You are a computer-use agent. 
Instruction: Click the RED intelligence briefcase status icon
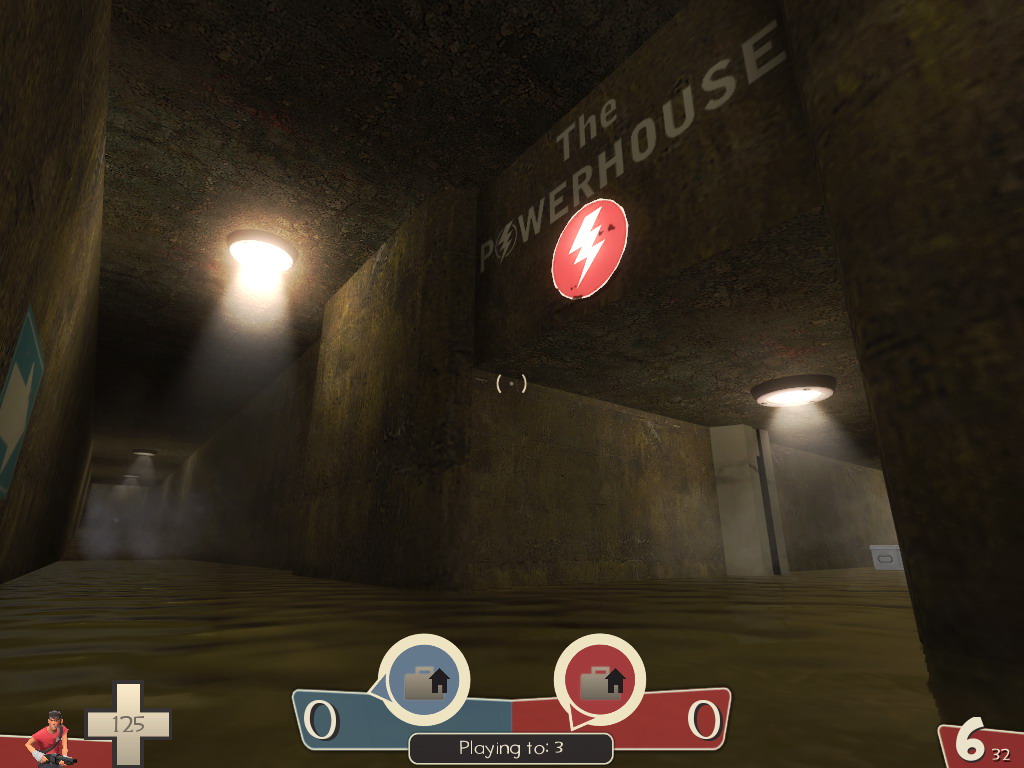[x=600, y=680]
